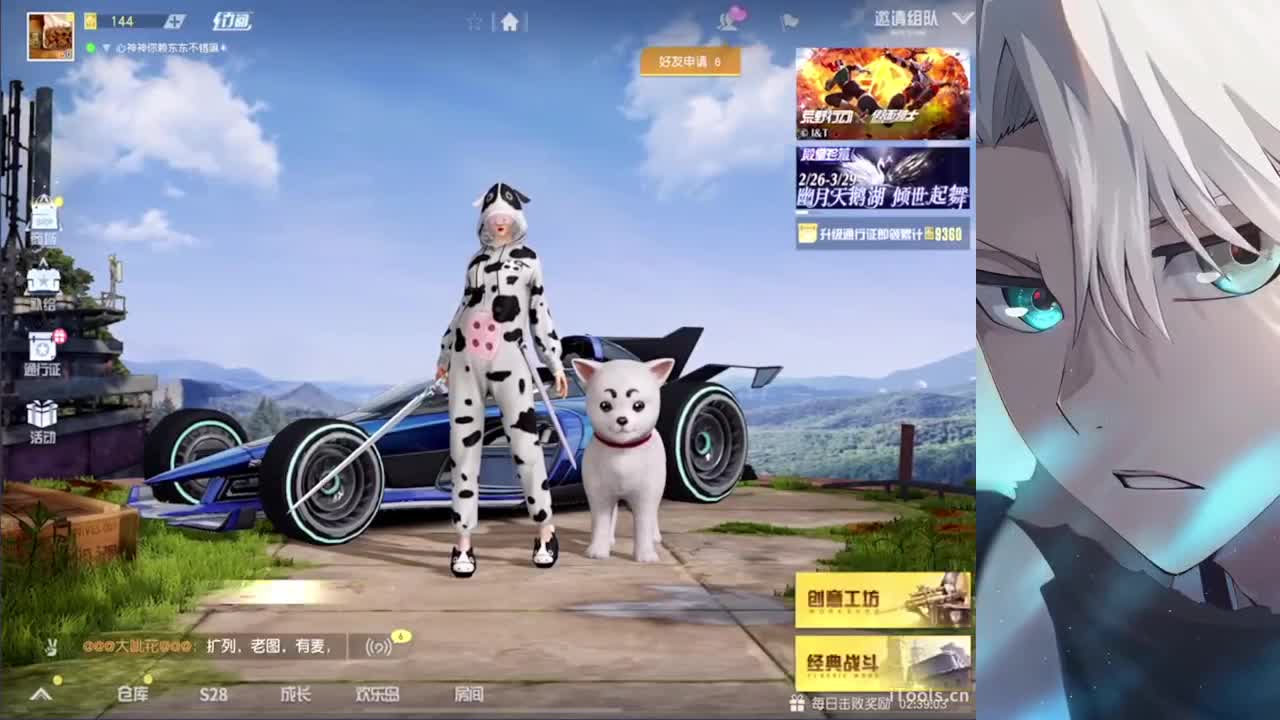
Task: Expand the bottom-left chat arrow
Action: [x=40, y=693]
